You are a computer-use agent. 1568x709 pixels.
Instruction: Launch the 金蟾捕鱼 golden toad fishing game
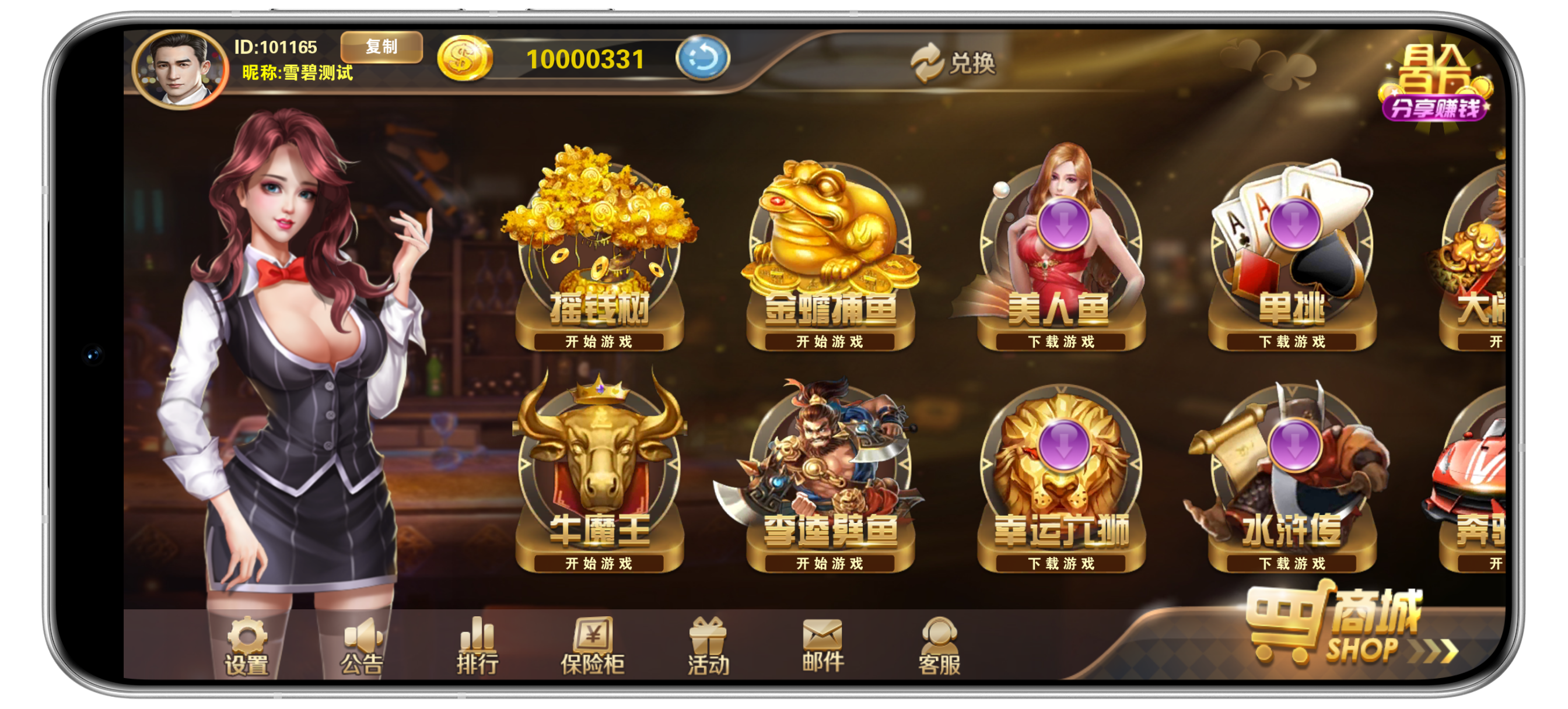pos(830,255)
